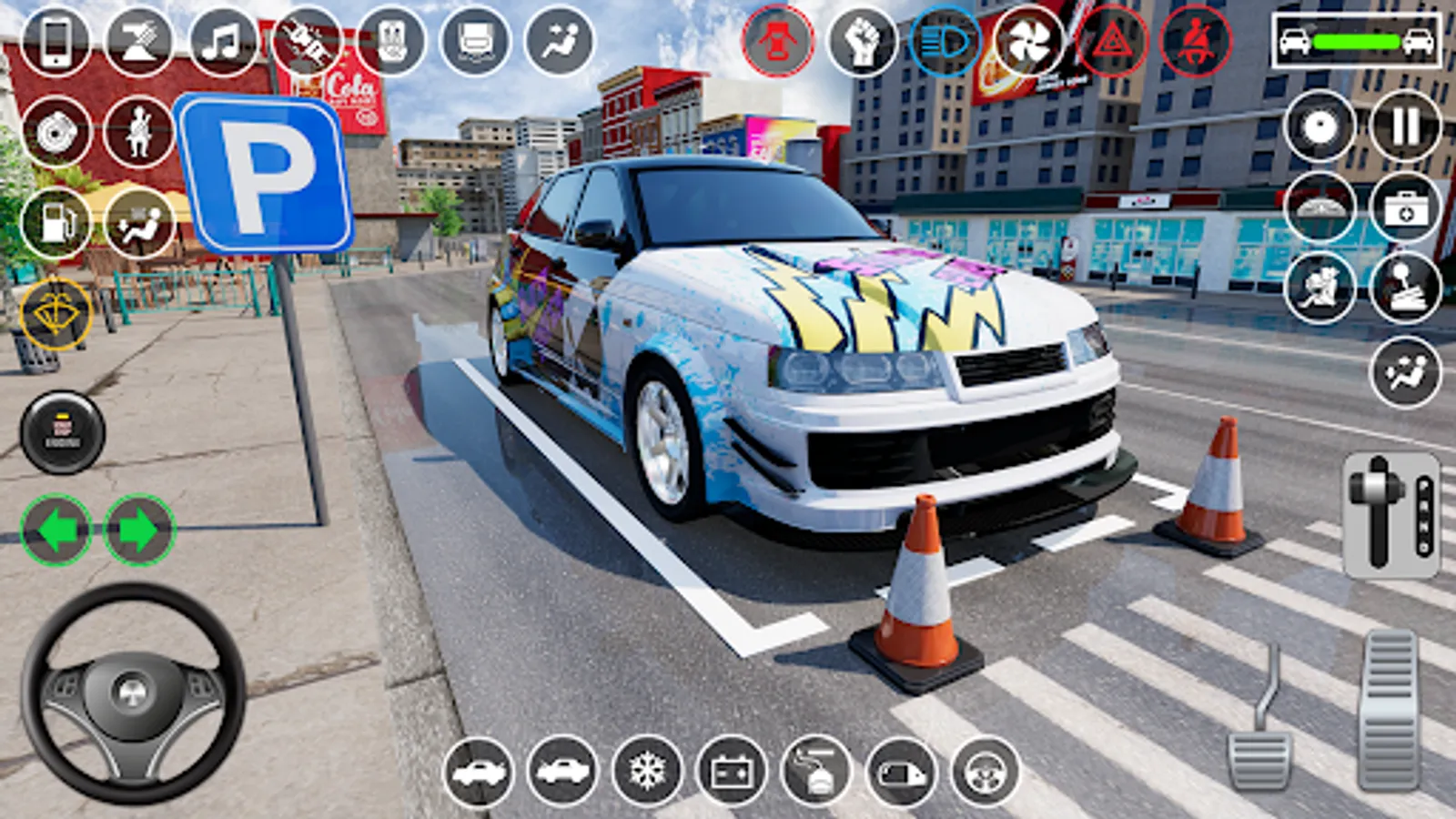The image size is (1456, 819).
Task: Turn on the fan icon
Action: (1029, 42)
